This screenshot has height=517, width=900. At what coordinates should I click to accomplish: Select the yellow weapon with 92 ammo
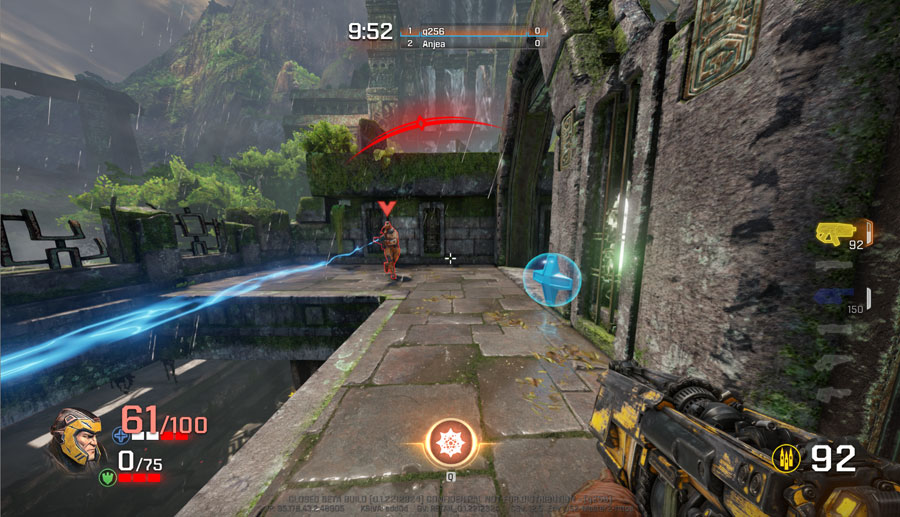tap(838, 233)
